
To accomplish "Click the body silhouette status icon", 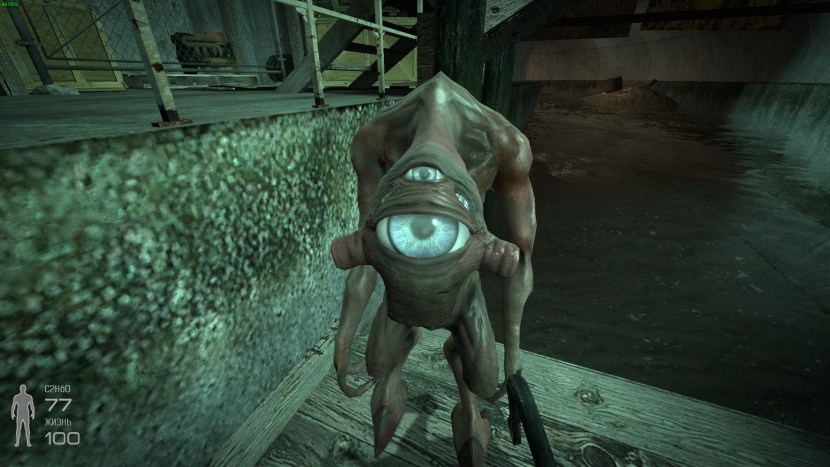I will coord(22,414).
